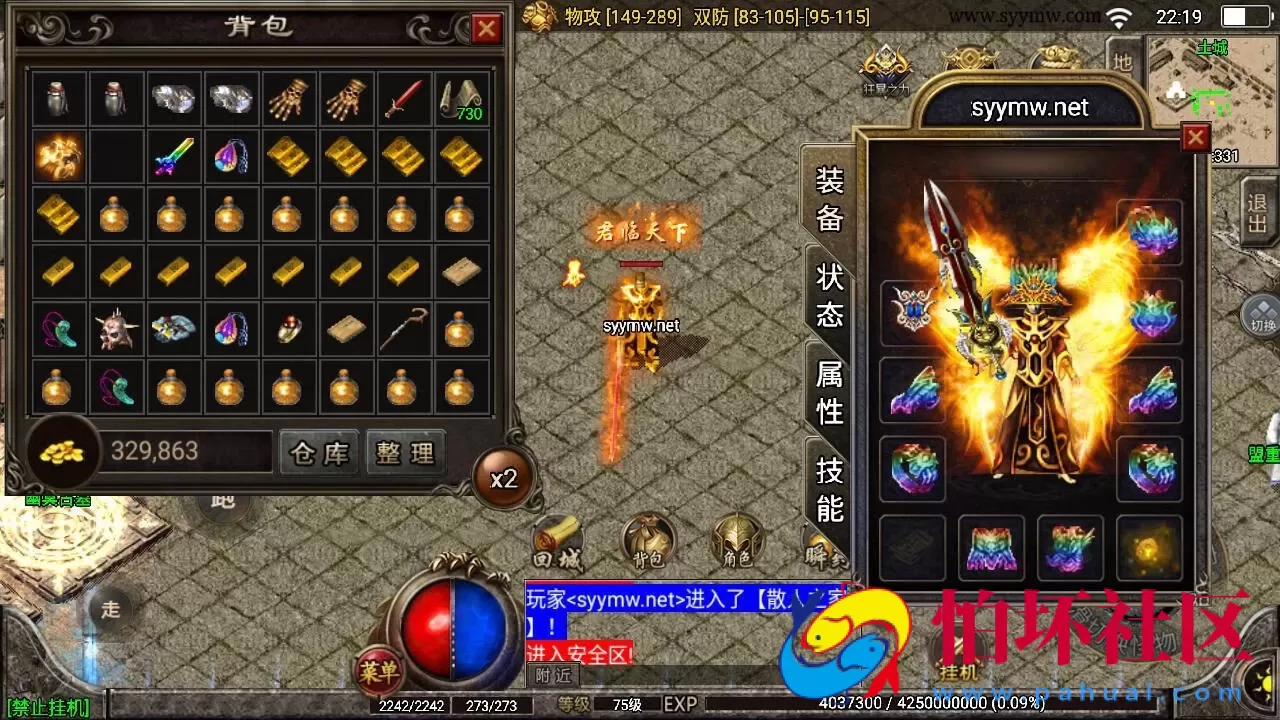
Task: Click the 整理 sort bag button
Action: 404,452
